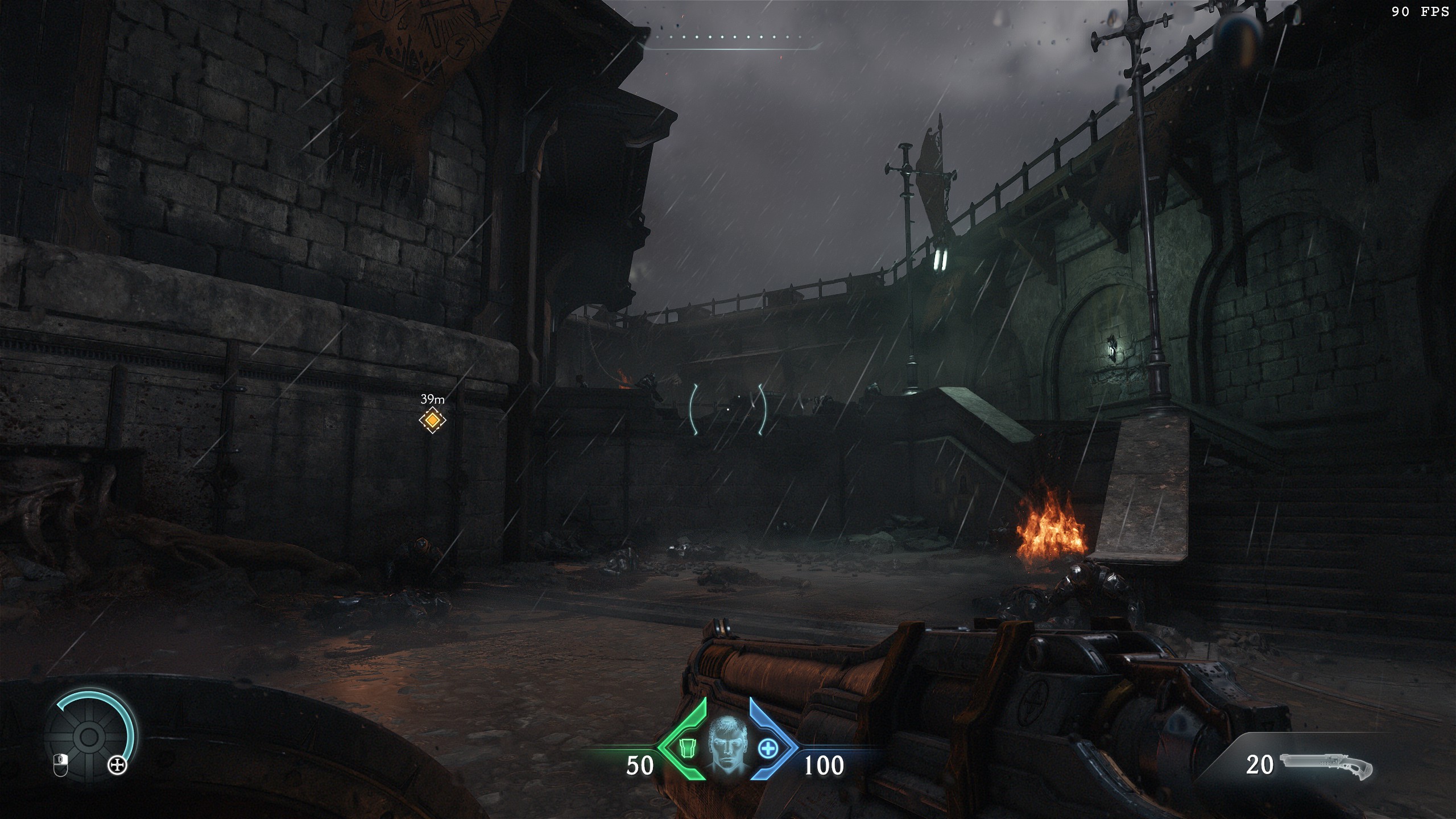Image resolution: width=1456 pixels, height=819 pixels.
Task: Select the orange objective waypoint marker
Action: (x=432, y=420)
